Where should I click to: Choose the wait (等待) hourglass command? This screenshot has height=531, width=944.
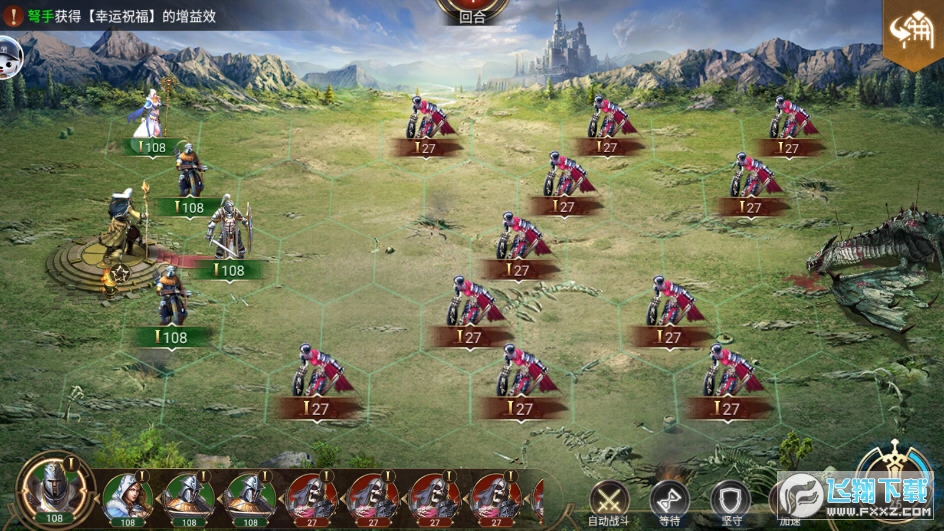click(x=669, y=498)
